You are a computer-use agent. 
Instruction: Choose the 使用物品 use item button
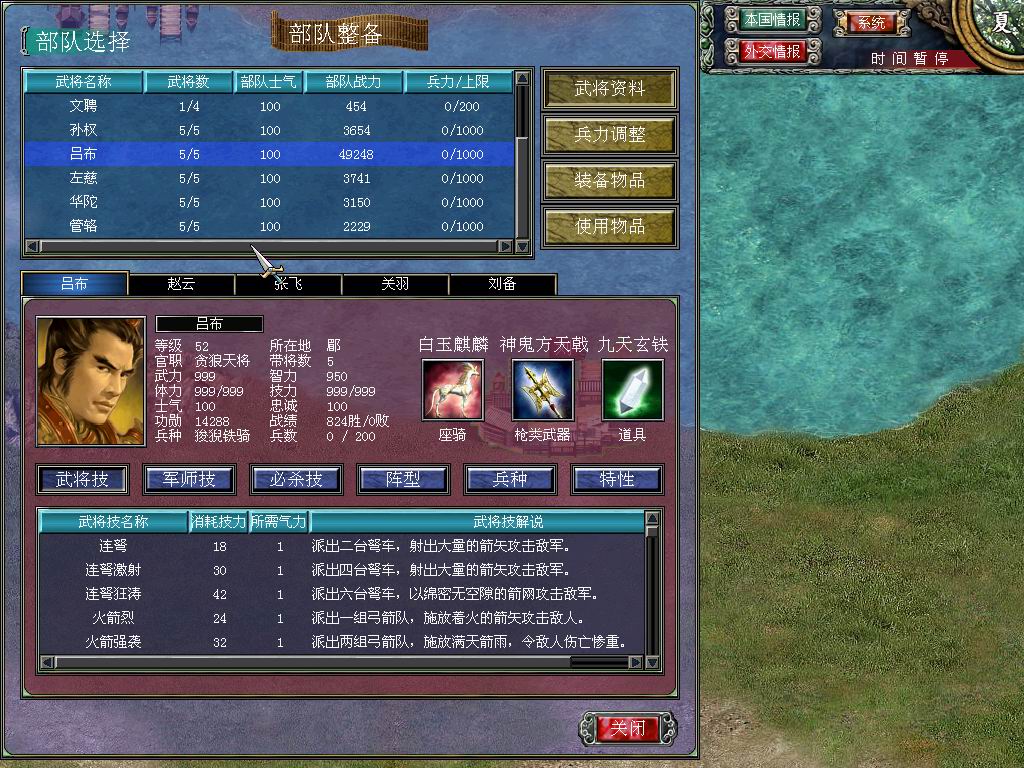[x=609, y=227]
